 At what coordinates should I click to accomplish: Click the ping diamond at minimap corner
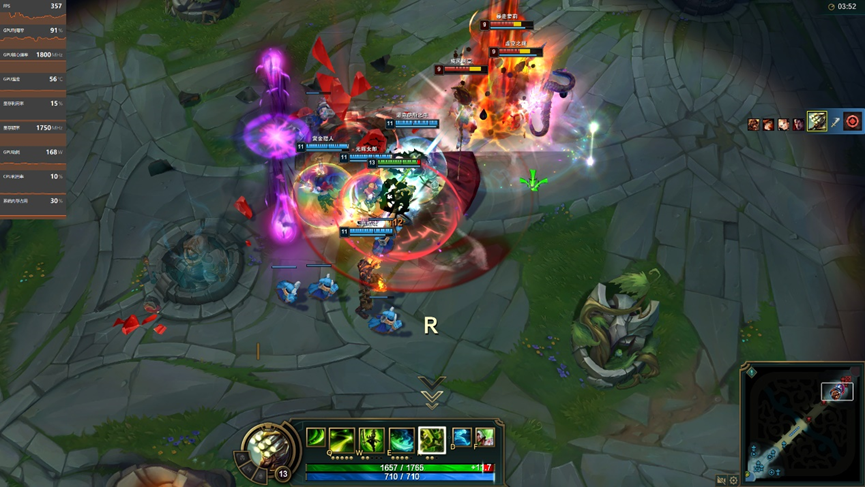[x=752, y=373]
